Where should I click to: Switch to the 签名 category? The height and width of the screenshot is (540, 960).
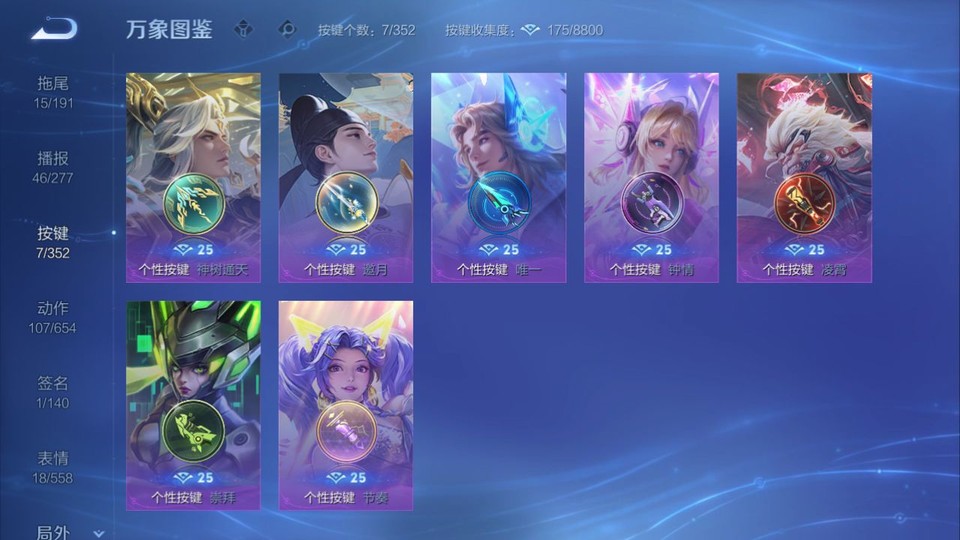(x=54, y=392)
